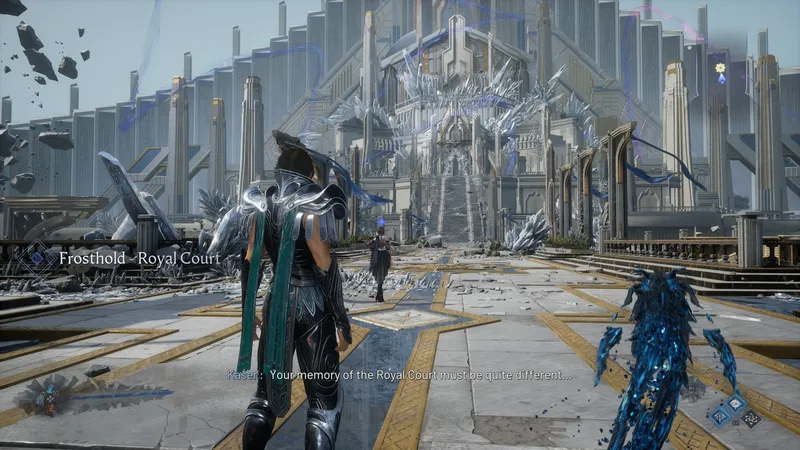Select the colored gems emblem on the blue gauge
Viewport: 800px width, 450px height.
point(46,396)
